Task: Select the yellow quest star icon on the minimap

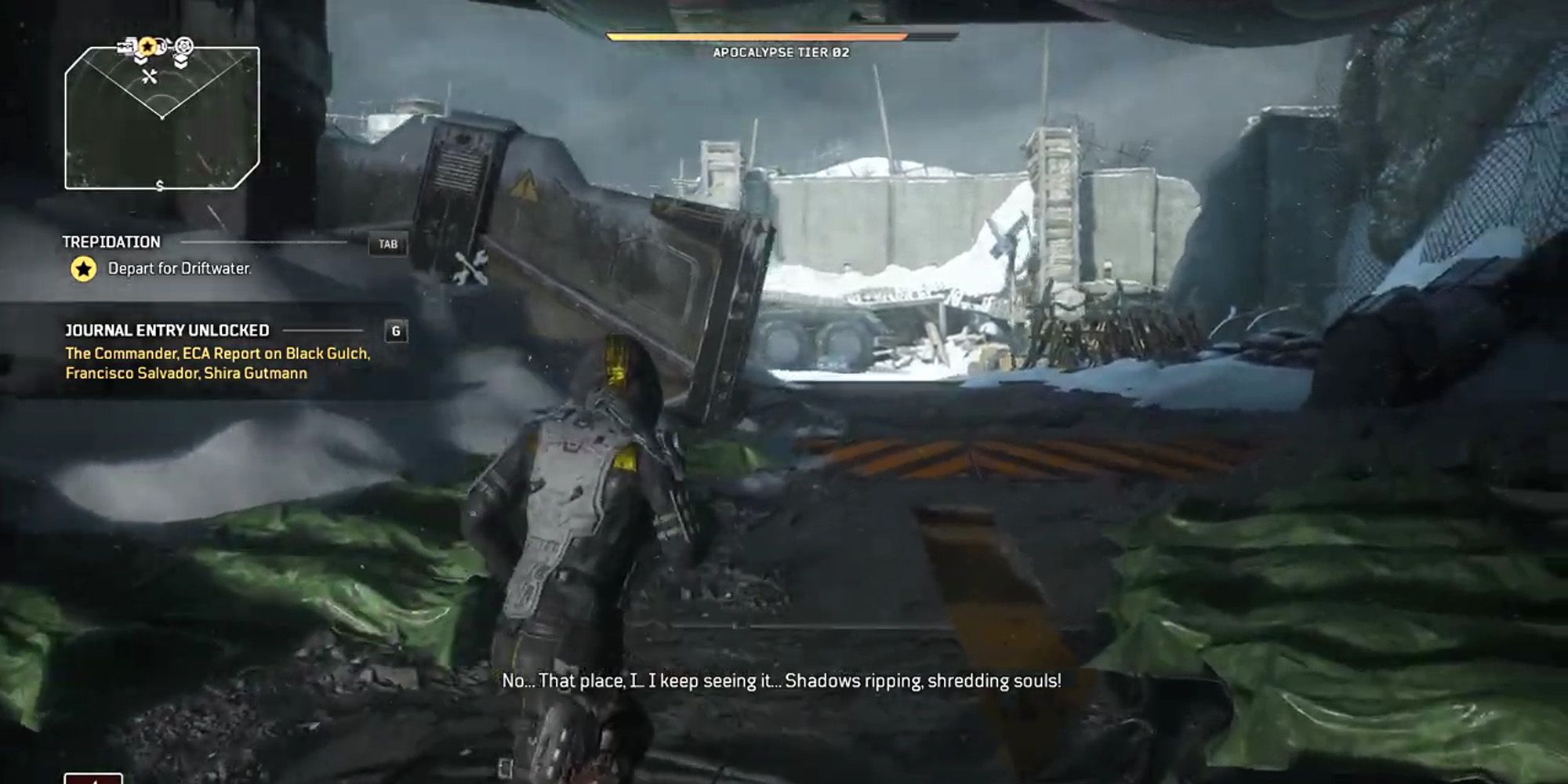Action: point(147,45)
